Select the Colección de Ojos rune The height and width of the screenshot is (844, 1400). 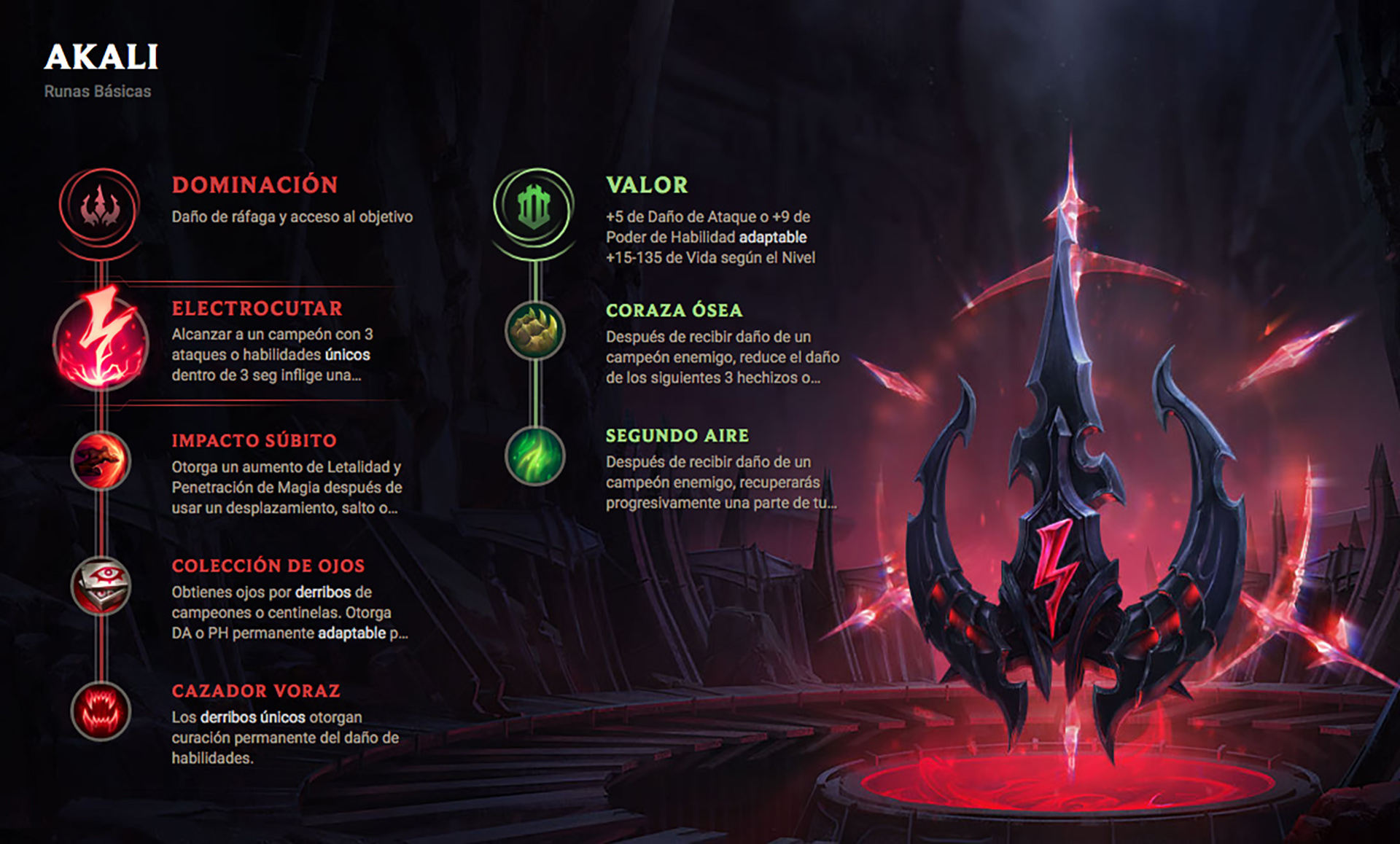(101, 586)
